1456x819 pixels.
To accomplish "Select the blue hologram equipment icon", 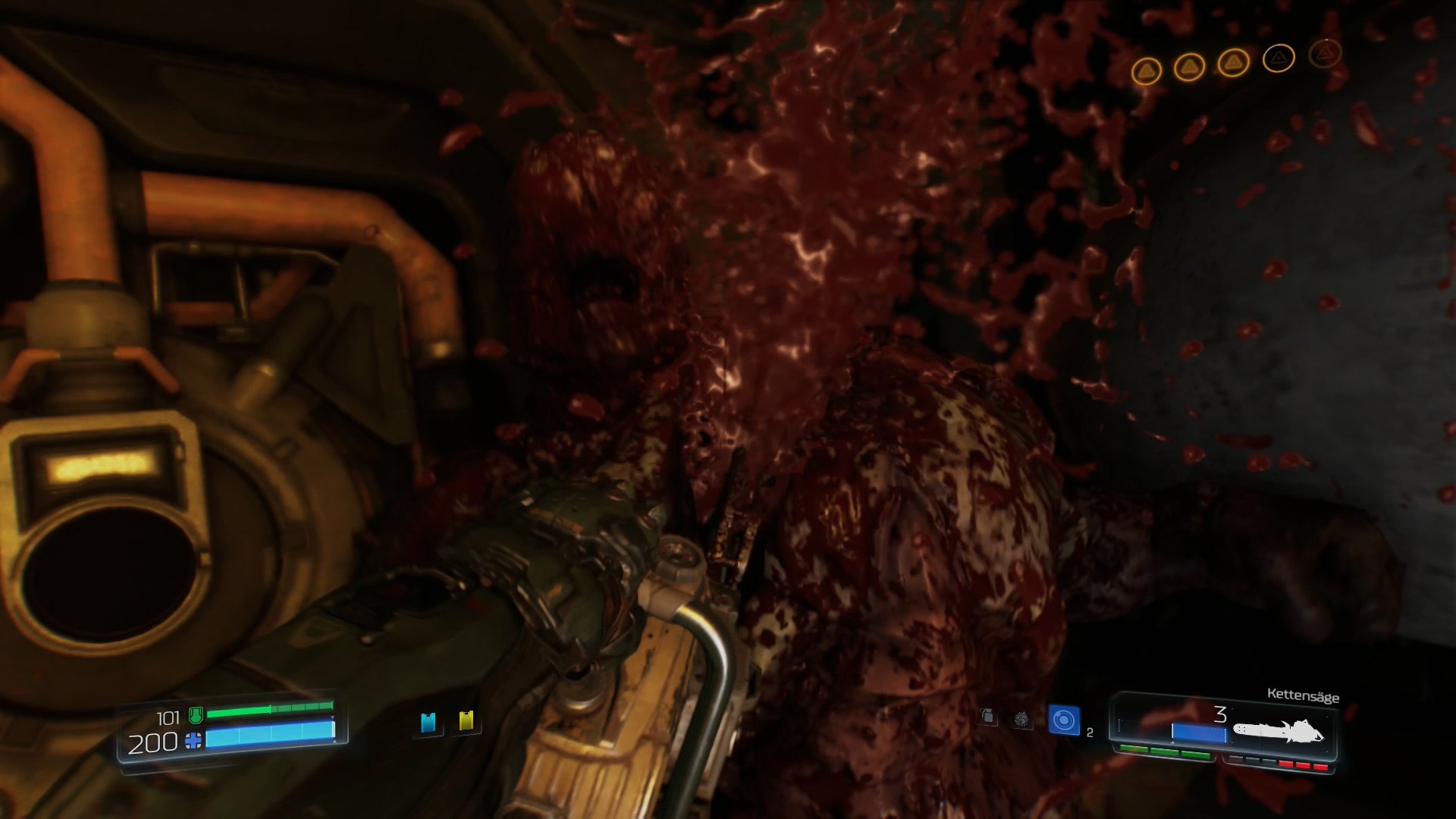I will 1064,720.
